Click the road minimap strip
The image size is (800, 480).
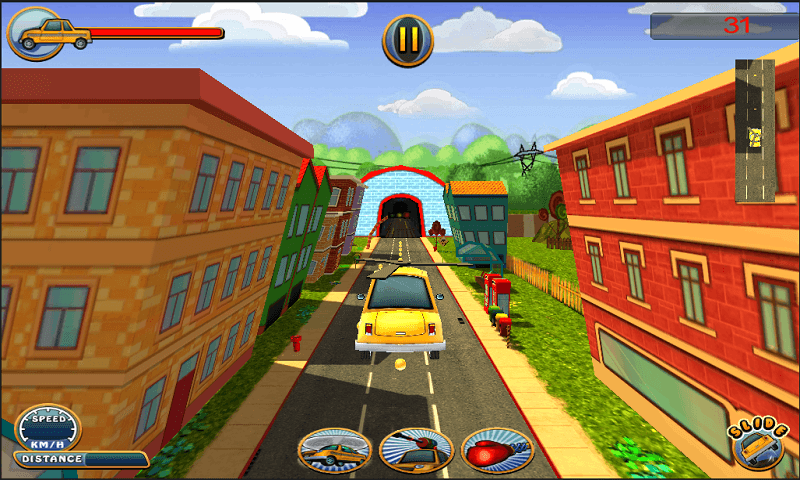pos(755,130)
